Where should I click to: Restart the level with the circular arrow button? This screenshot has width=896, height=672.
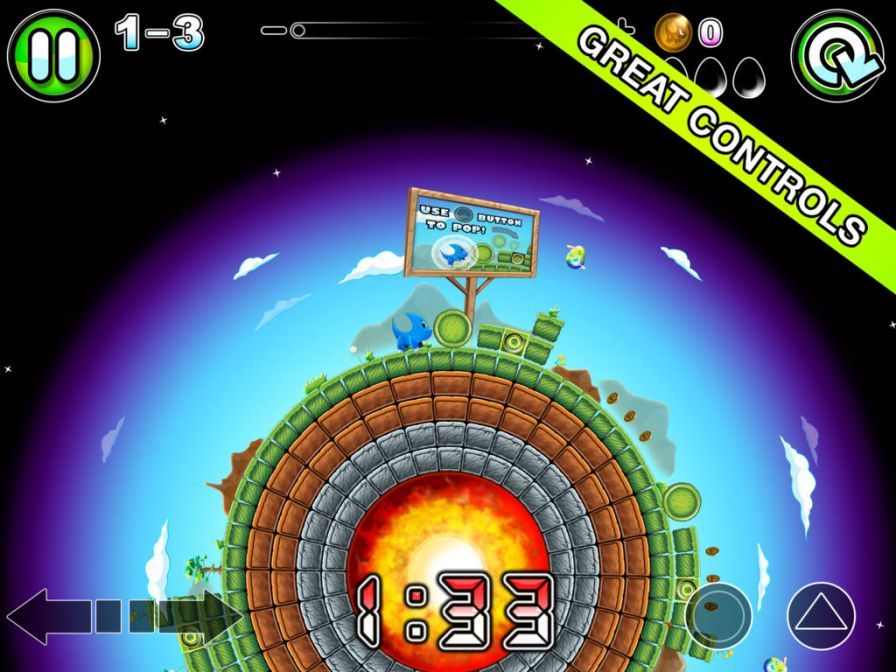click(839, 55)
